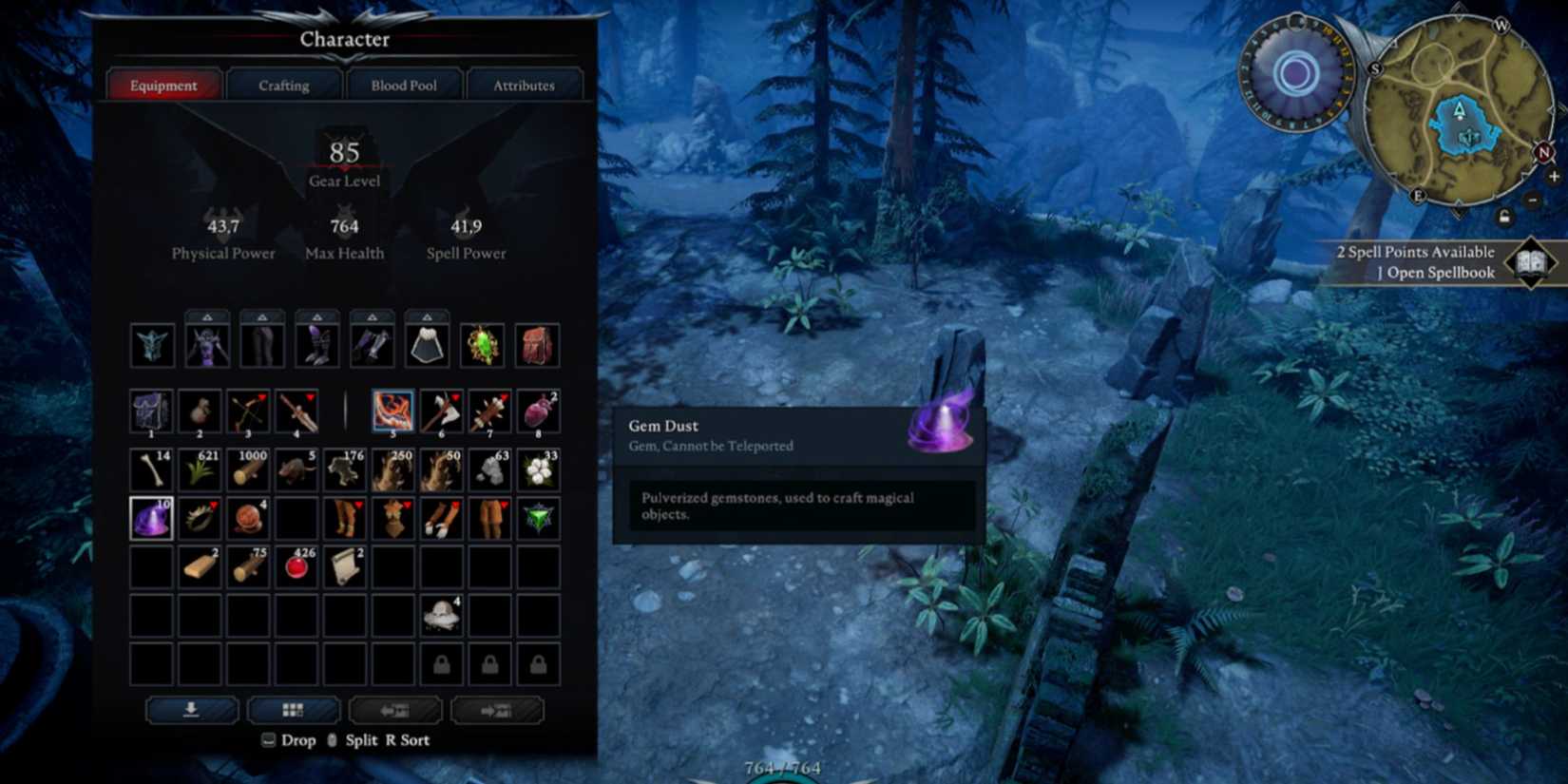
Task: Click the upgrade chevron above the cloak slot
Action: point(428,315)
